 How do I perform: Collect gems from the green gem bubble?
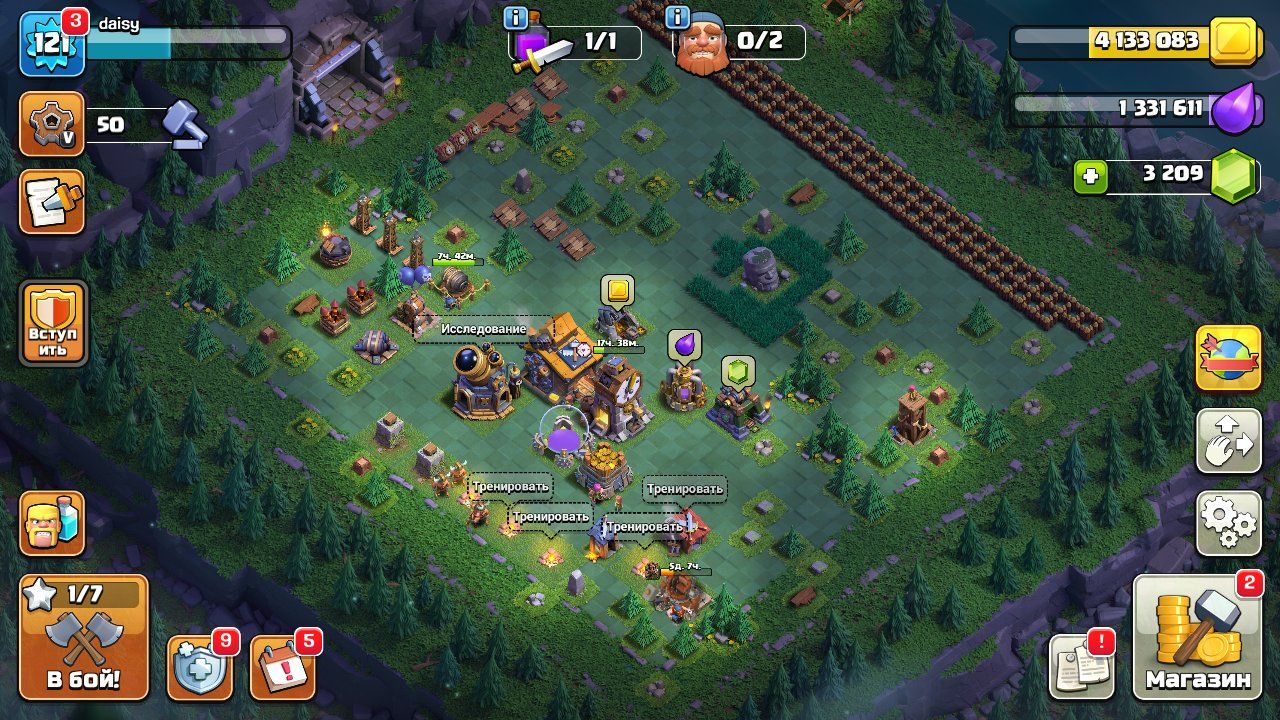pyautogui.click(x=738, y=372)
